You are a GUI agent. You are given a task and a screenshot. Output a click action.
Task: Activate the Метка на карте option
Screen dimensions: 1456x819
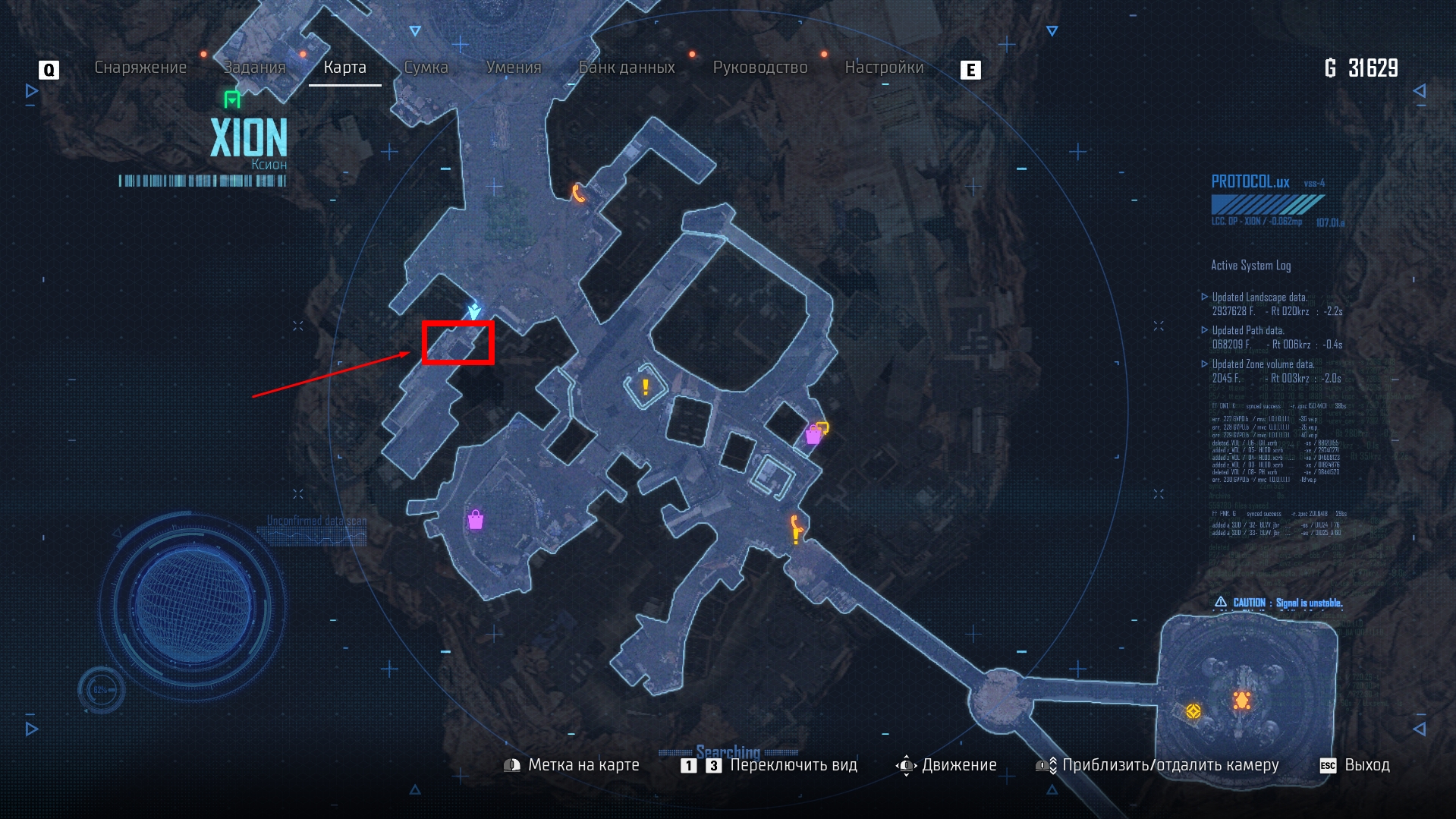click(x=583, y=765)
